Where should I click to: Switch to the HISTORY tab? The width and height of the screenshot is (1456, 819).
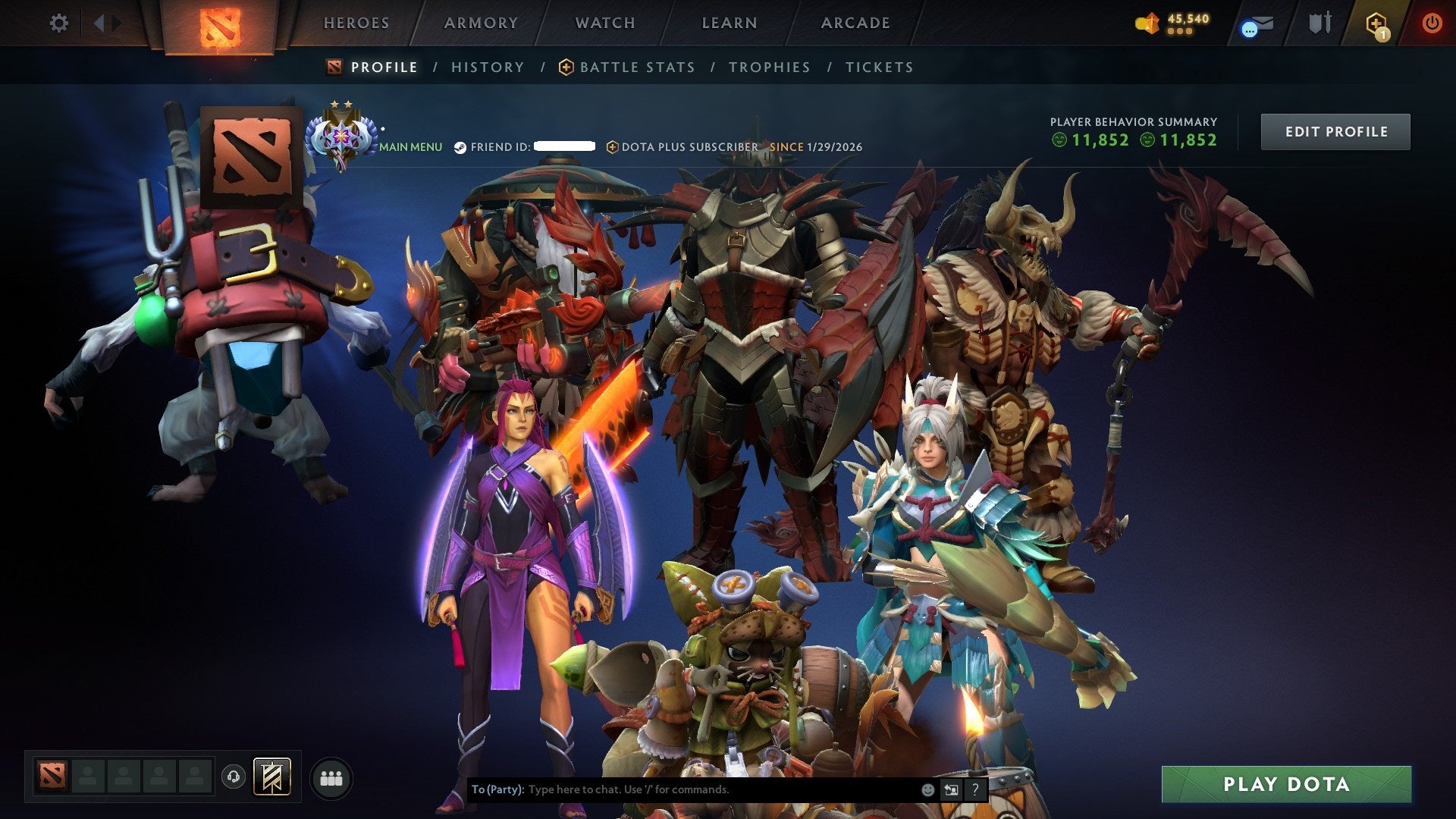[x=488, y=67]
